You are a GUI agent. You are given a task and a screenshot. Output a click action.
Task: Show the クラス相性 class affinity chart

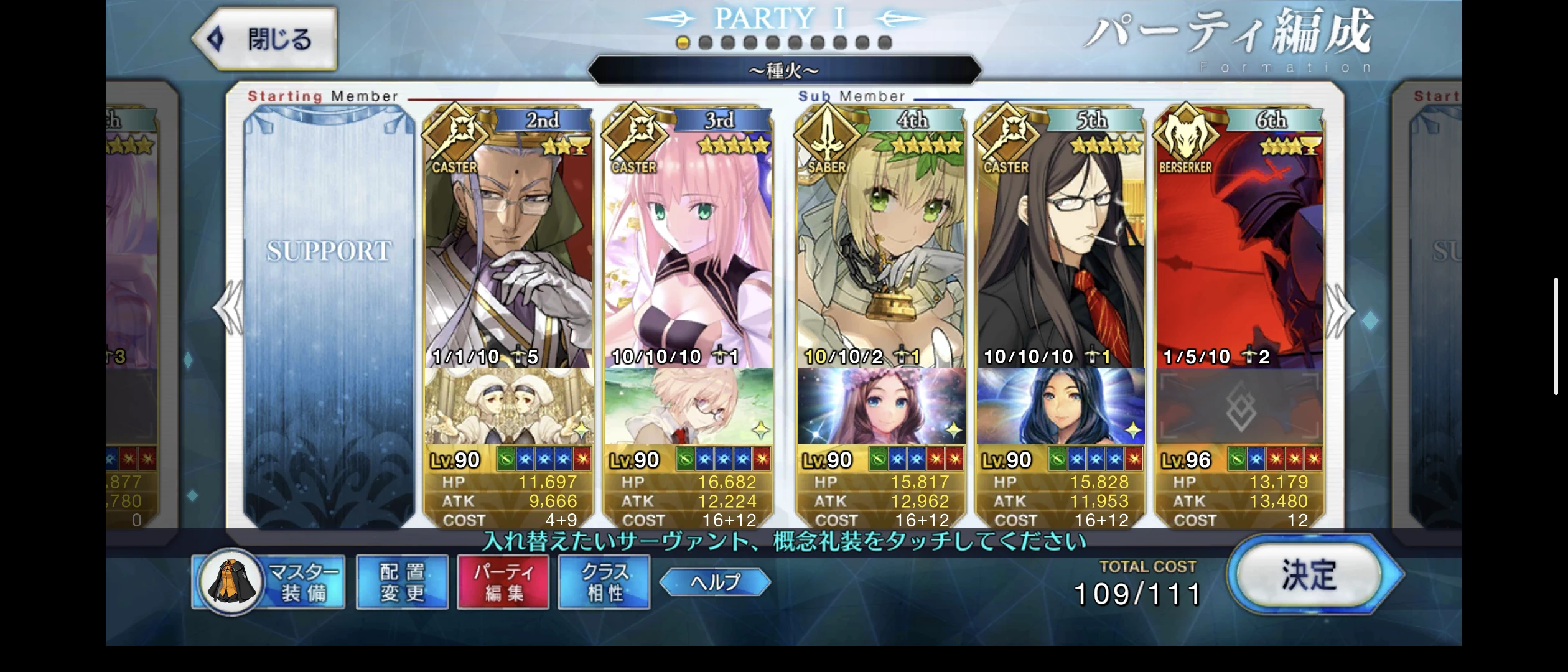[x=604, y=582]
